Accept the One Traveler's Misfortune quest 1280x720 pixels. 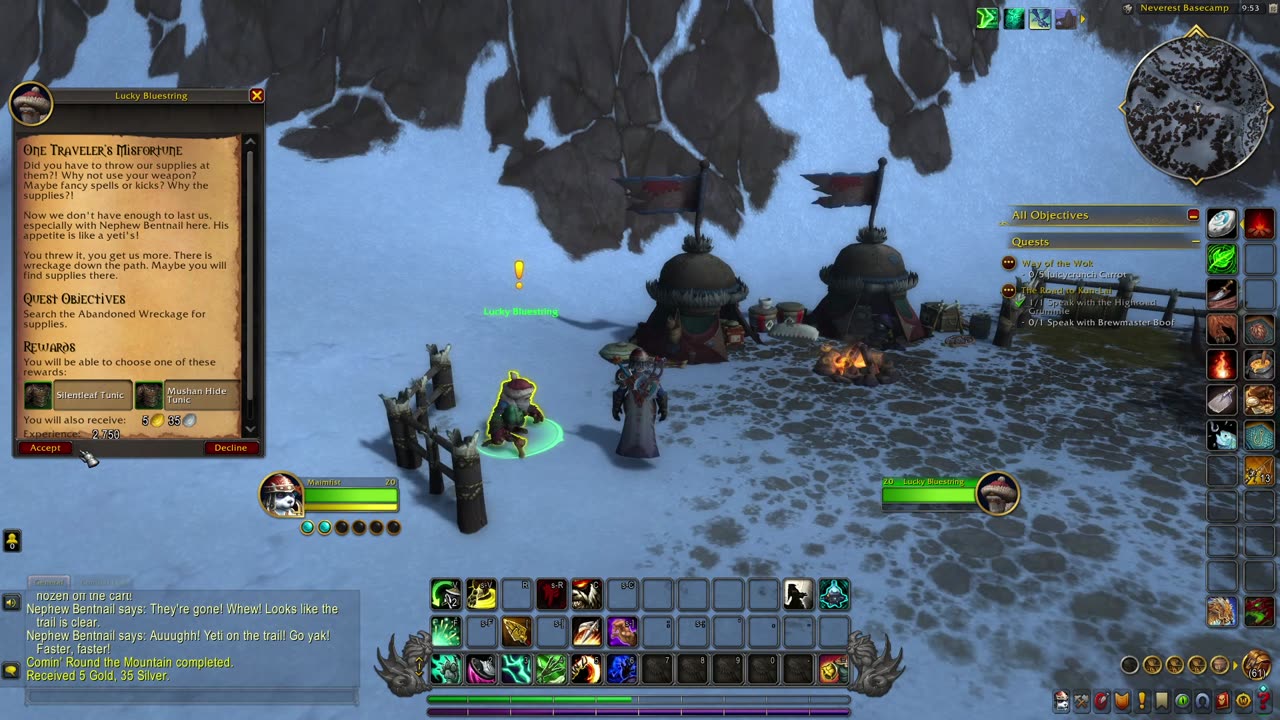pyautogui.click(x=45, y=448)
